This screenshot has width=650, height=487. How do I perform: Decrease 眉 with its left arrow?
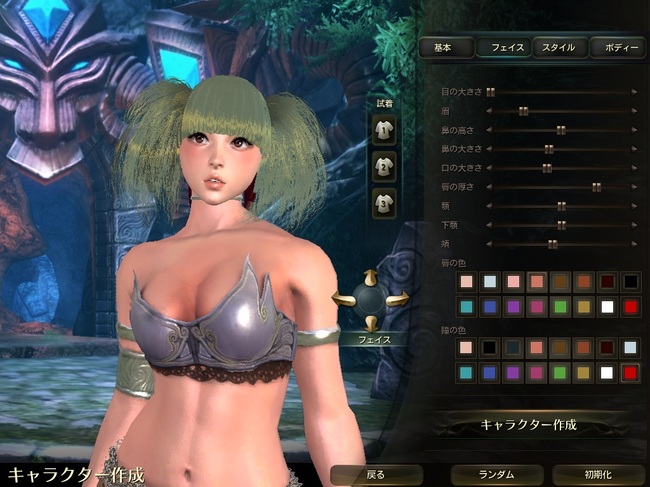click(490, 111)
